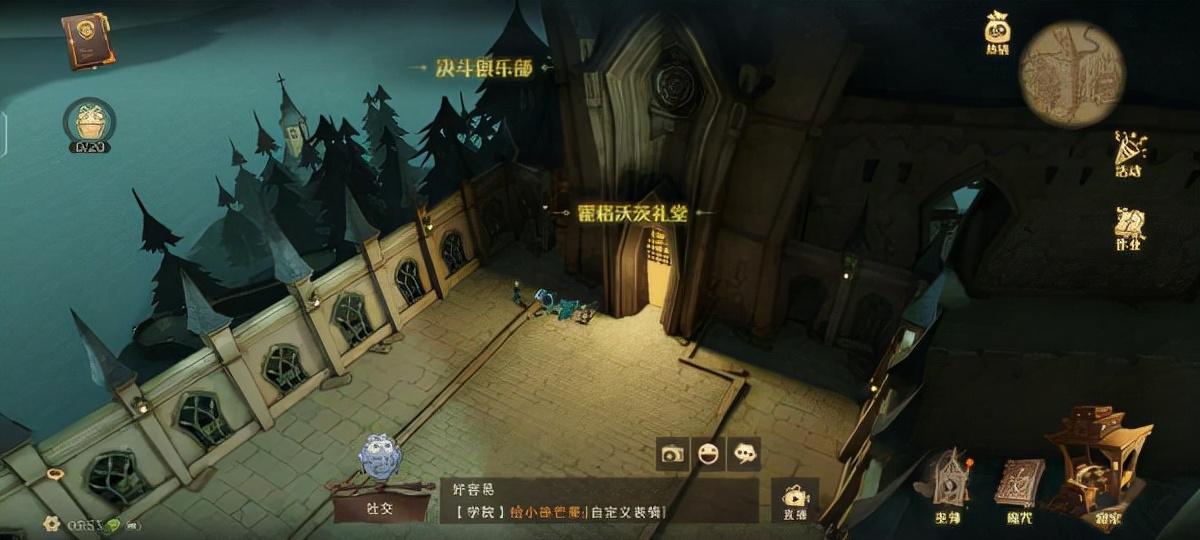Viewport: 1200px width, 540px height.
Task: Go to the Duelling Club waypoint label
Action: click(x=482, y=68)
